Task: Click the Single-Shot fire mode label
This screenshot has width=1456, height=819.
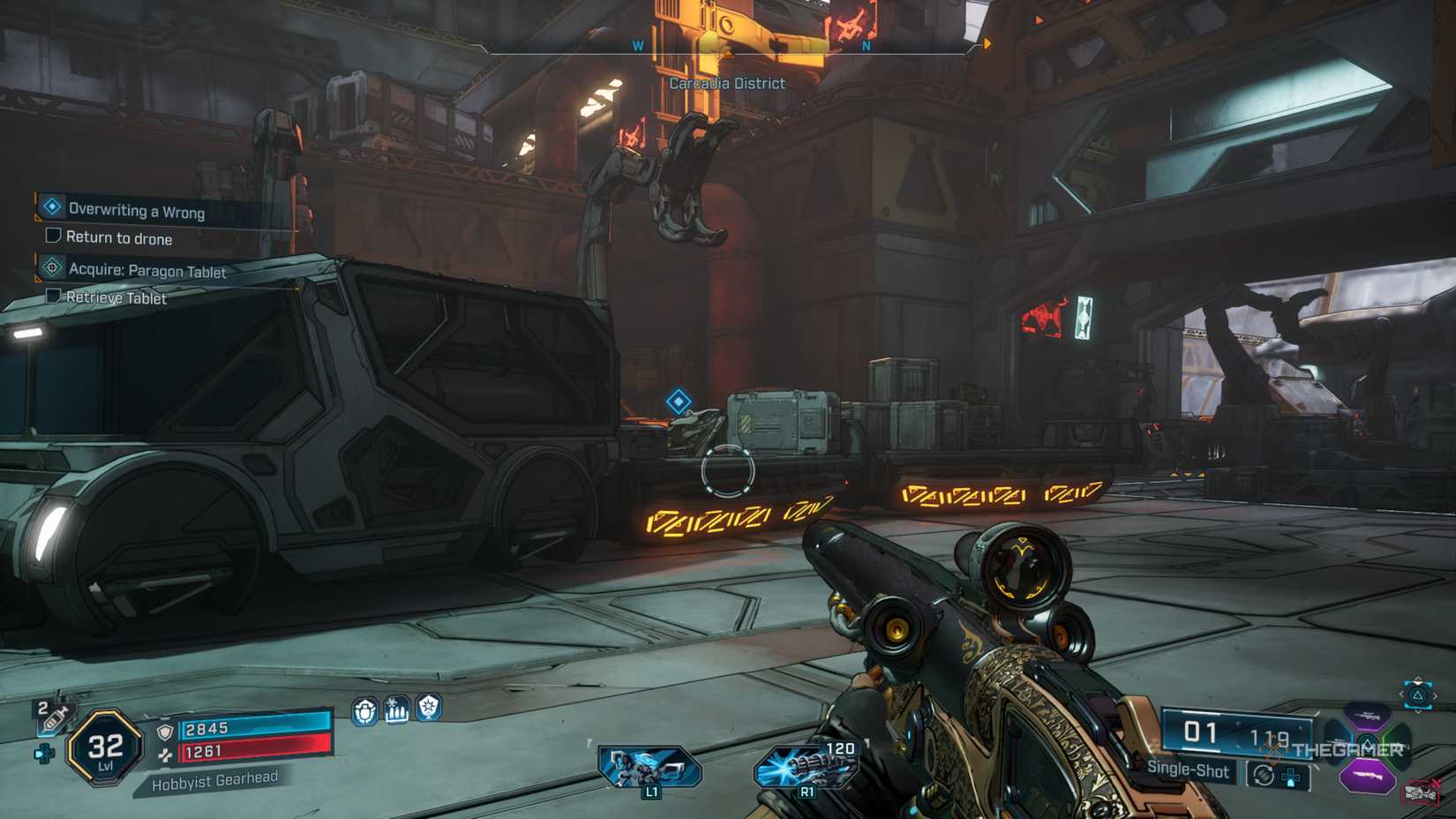Action: tap(1189, 770)
